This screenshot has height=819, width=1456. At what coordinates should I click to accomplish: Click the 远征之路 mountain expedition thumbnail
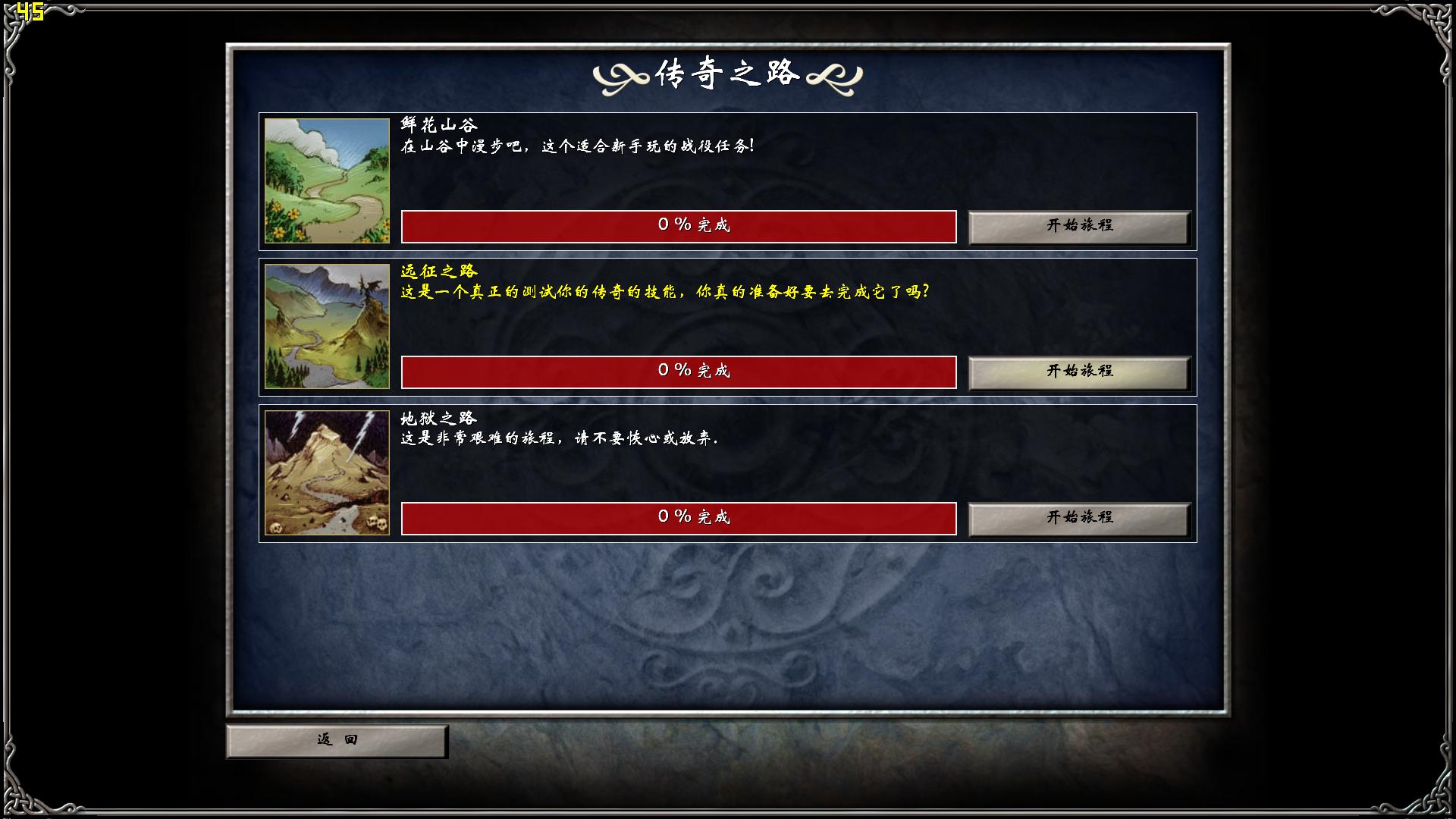[x=326, y=326]
